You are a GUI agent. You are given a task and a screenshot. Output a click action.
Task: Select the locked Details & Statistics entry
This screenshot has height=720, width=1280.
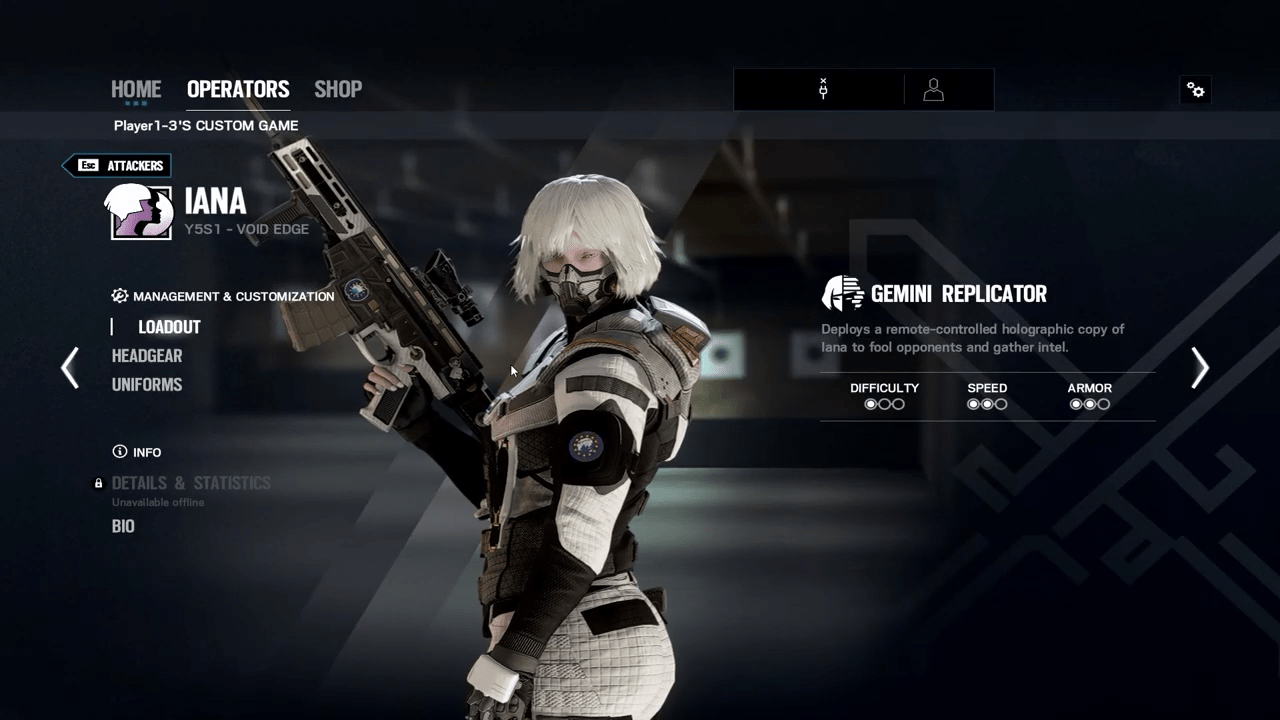(191, 484)
